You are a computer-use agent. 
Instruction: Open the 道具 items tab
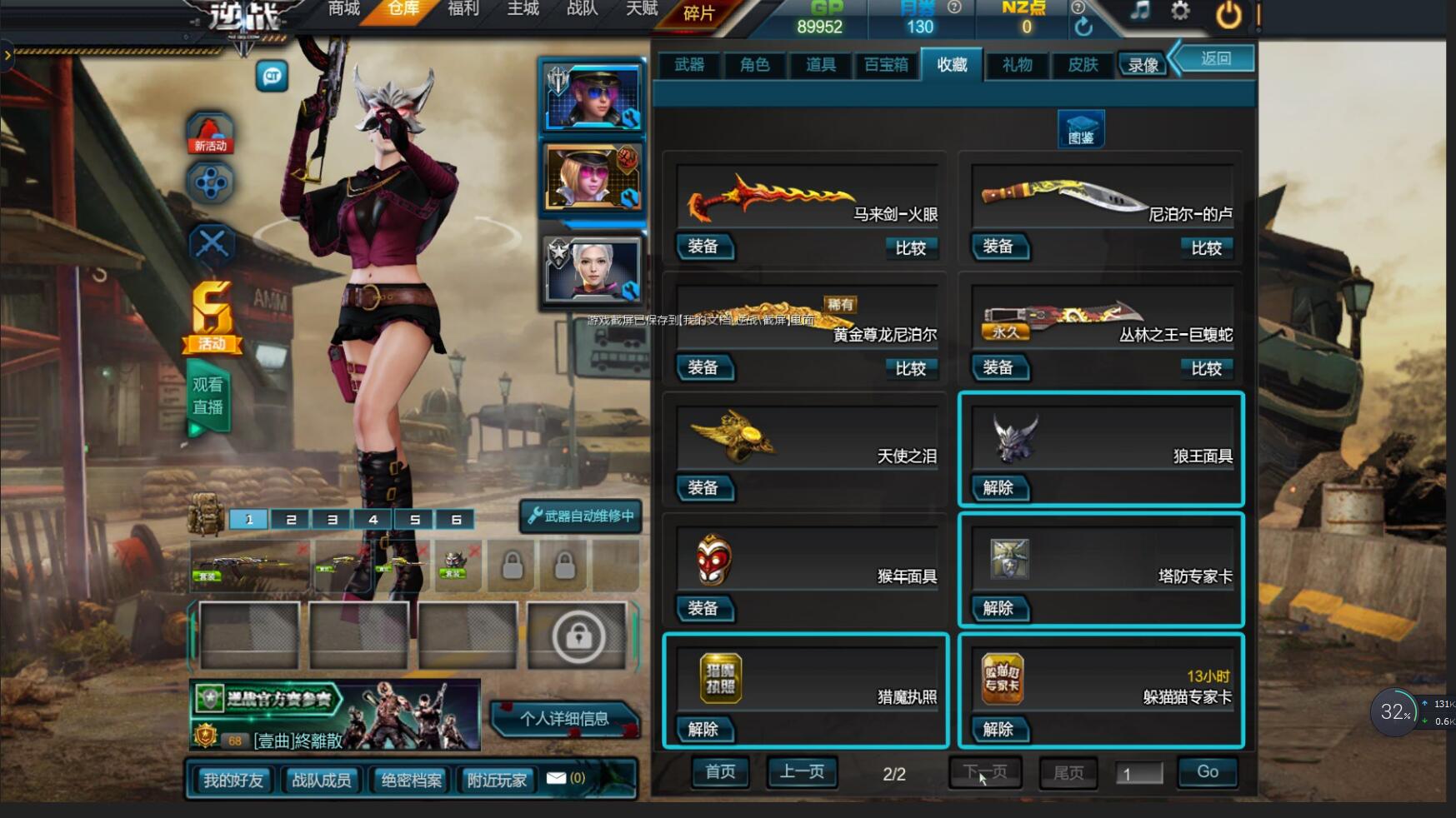pos(820,65)
